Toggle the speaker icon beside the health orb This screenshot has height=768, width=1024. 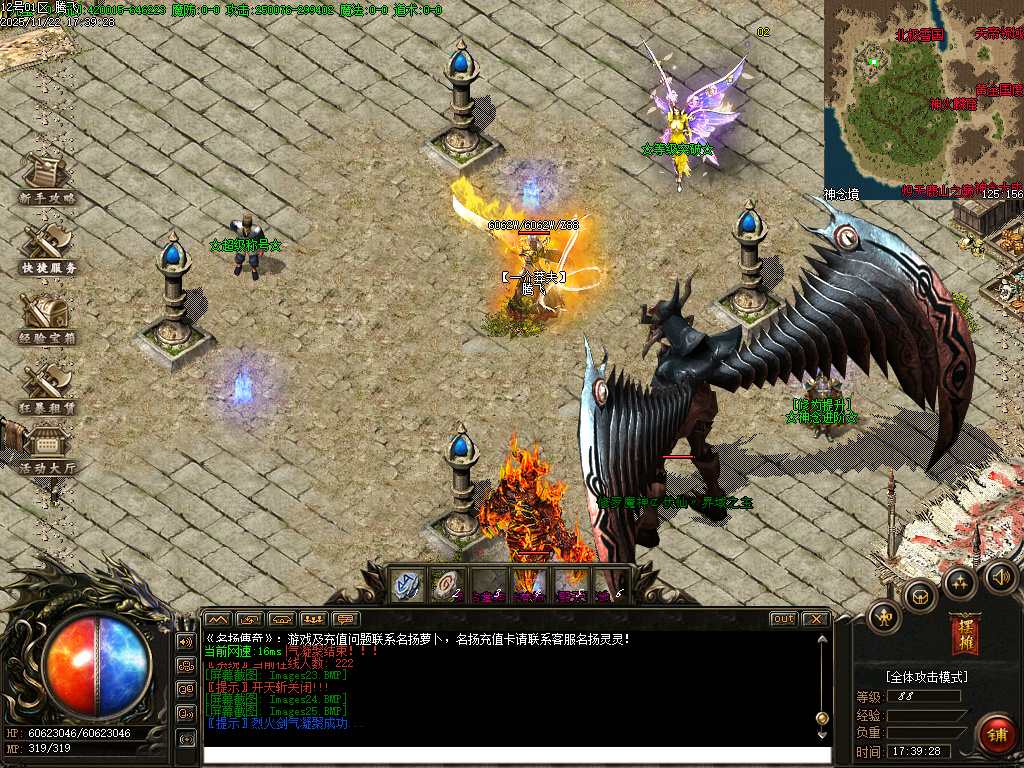[x=186, y=641]
